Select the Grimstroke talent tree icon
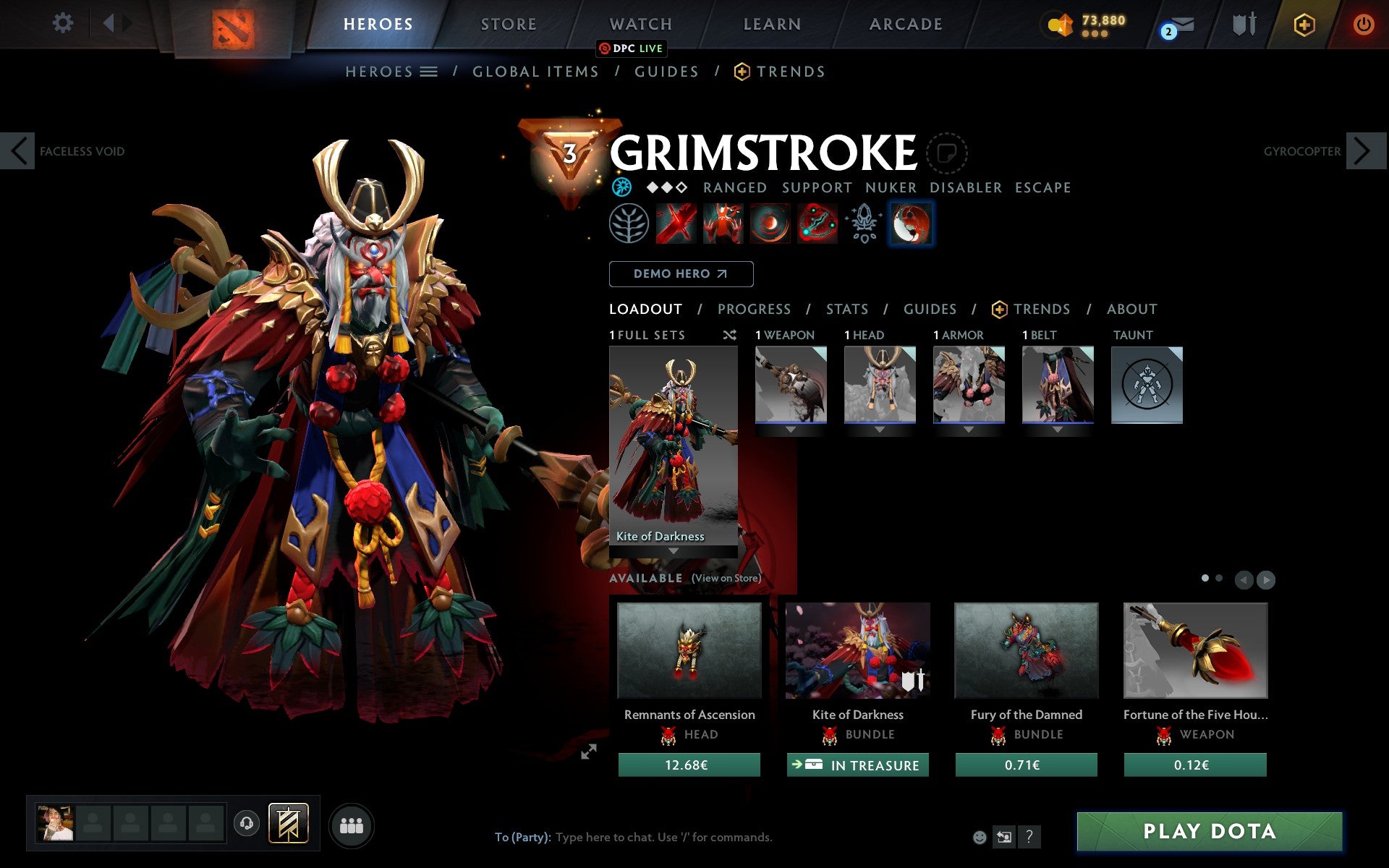This screenshot has width=1389, height=868. tap(630, 224)
